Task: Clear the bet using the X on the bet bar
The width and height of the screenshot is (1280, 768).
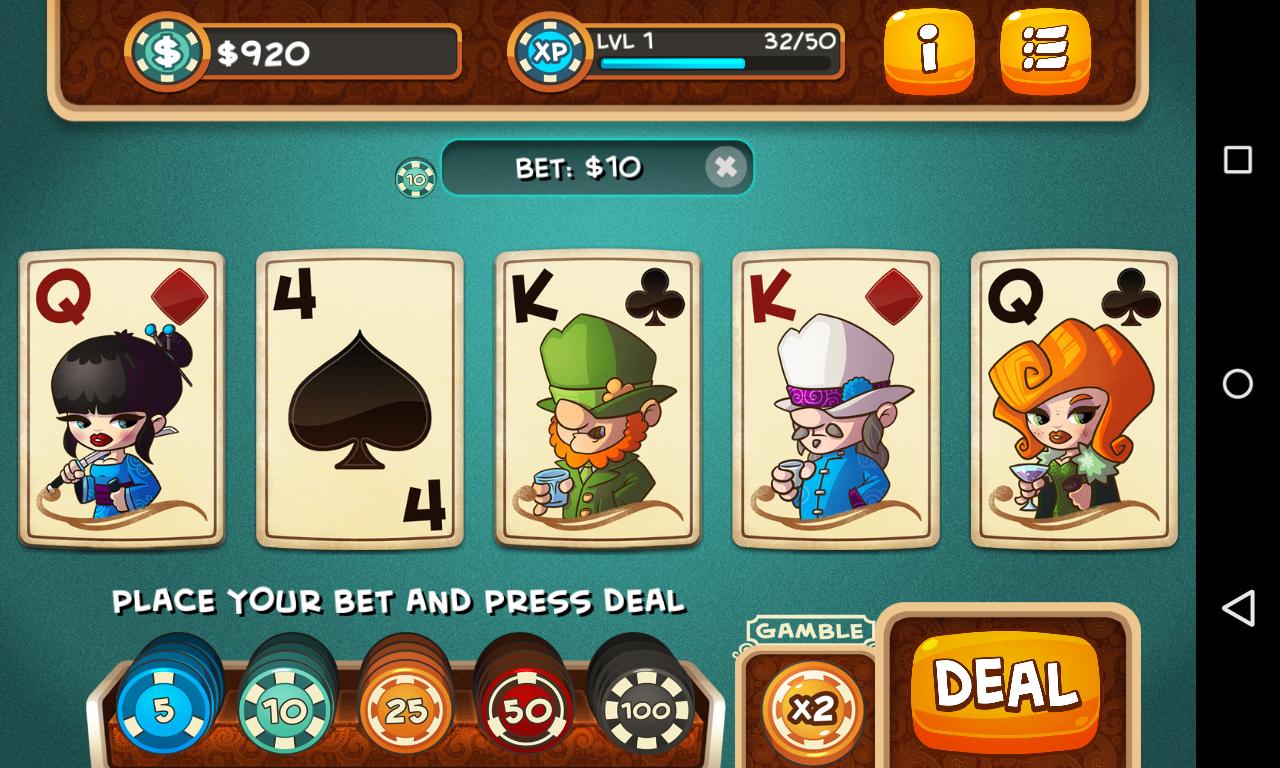Action: tap(727, 167)
